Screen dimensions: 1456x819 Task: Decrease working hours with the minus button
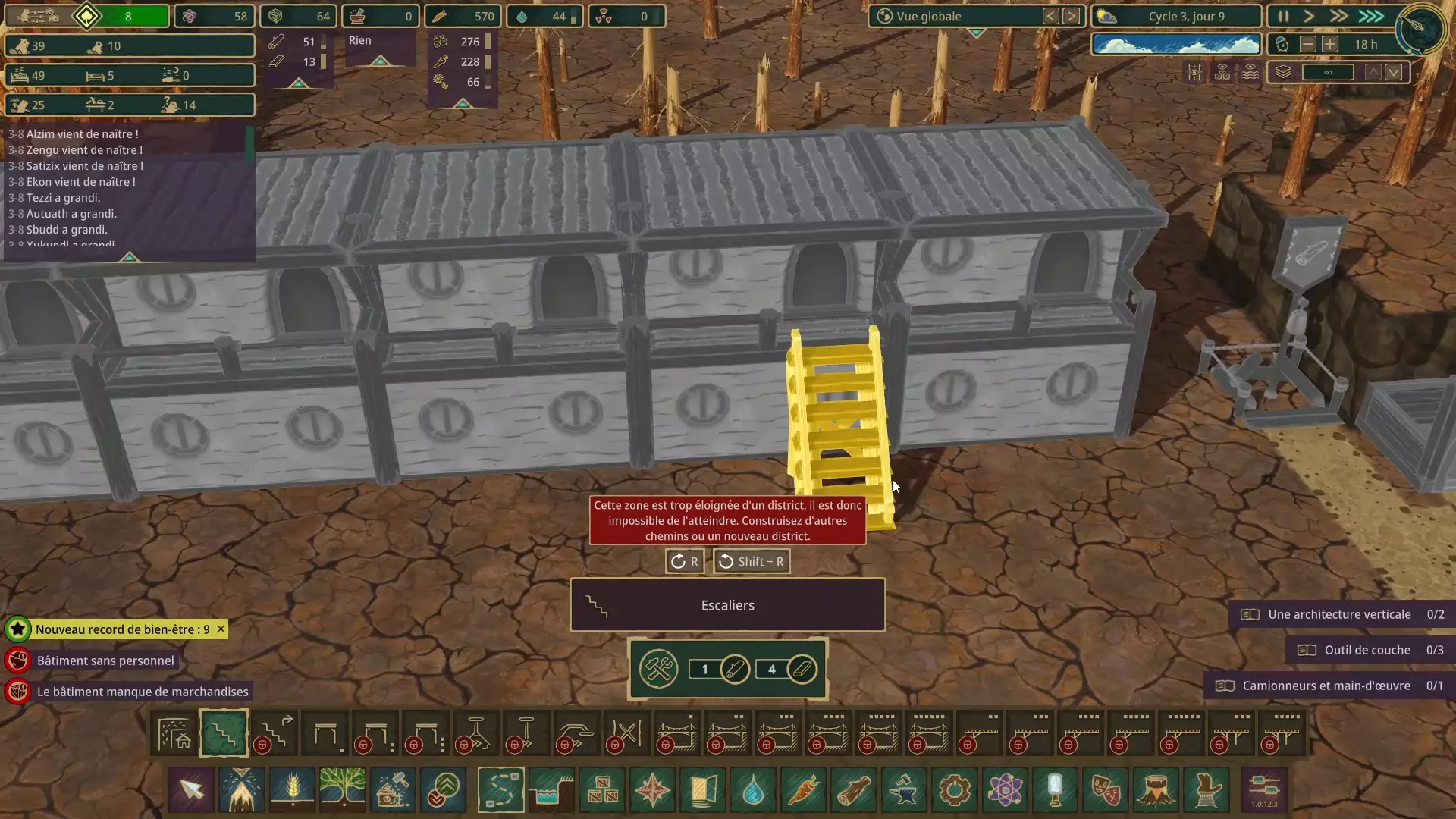pyautogui.click(x=1308, y=45)
